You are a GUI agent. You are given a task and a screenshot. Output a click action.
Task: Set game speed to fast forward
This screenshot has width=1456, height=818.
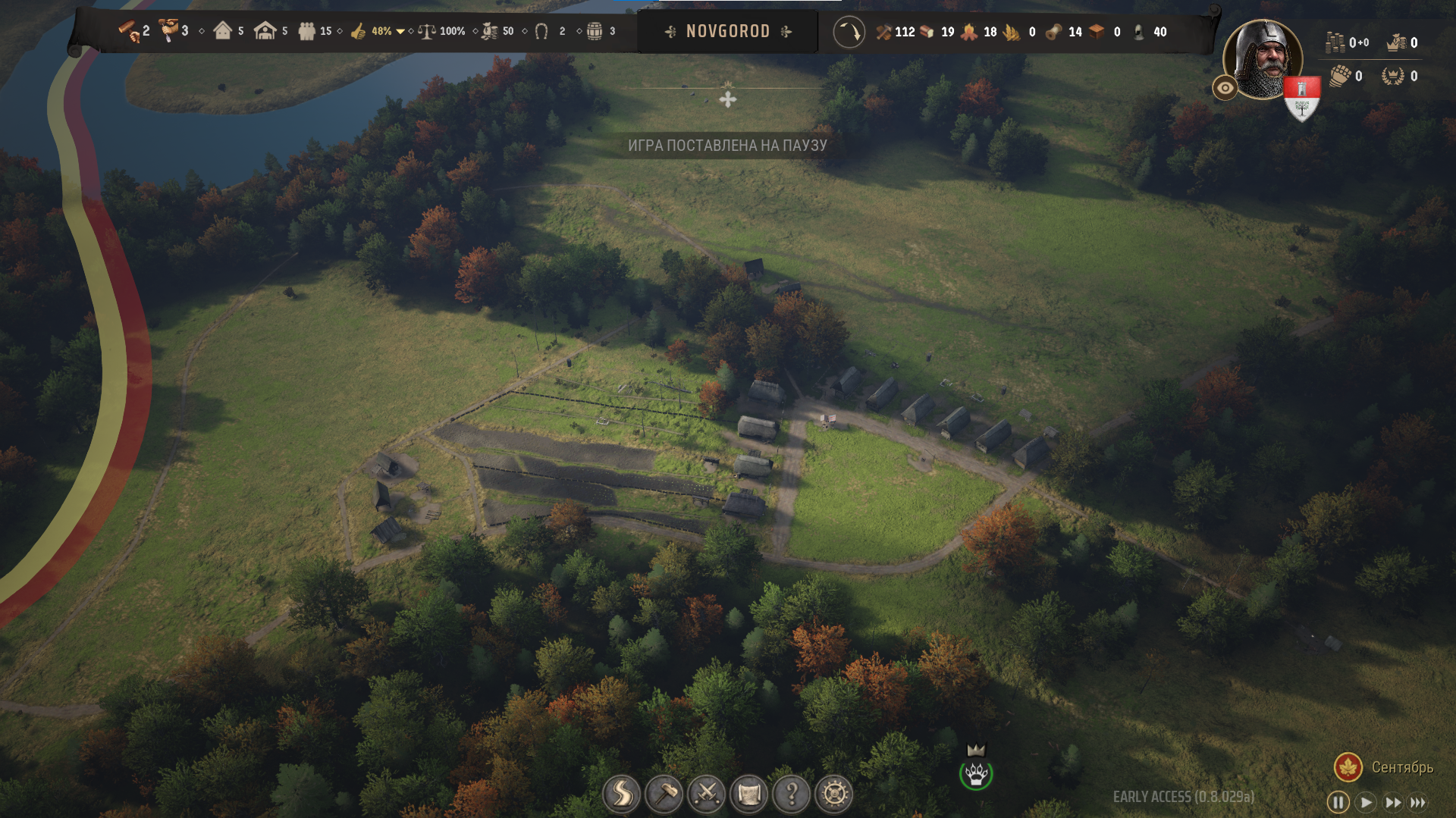pyautogui.click(x=1393, y=802)
